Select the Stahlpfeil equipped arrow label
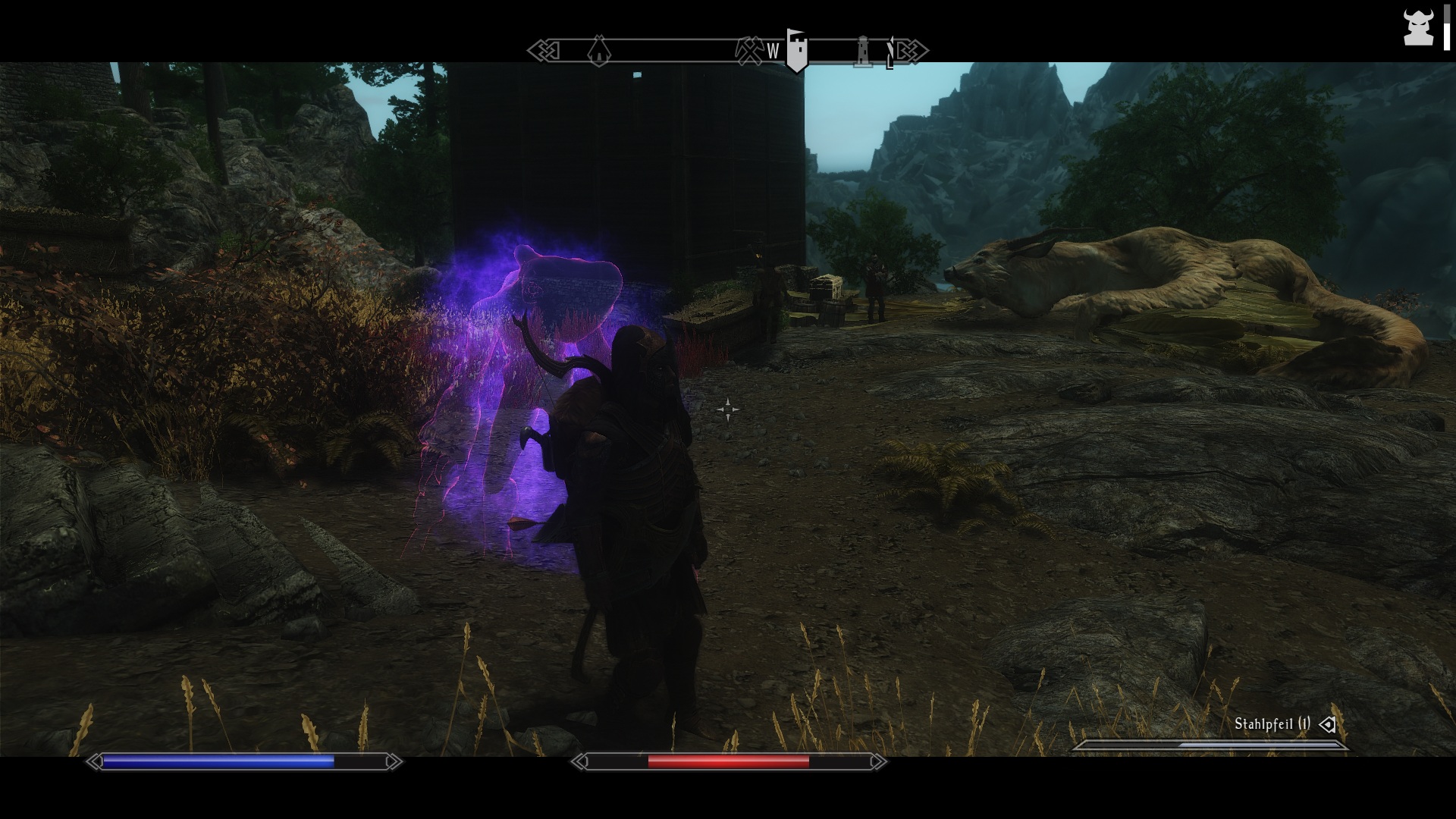This screenshot has width=1456, height=819. point(1272,724)
